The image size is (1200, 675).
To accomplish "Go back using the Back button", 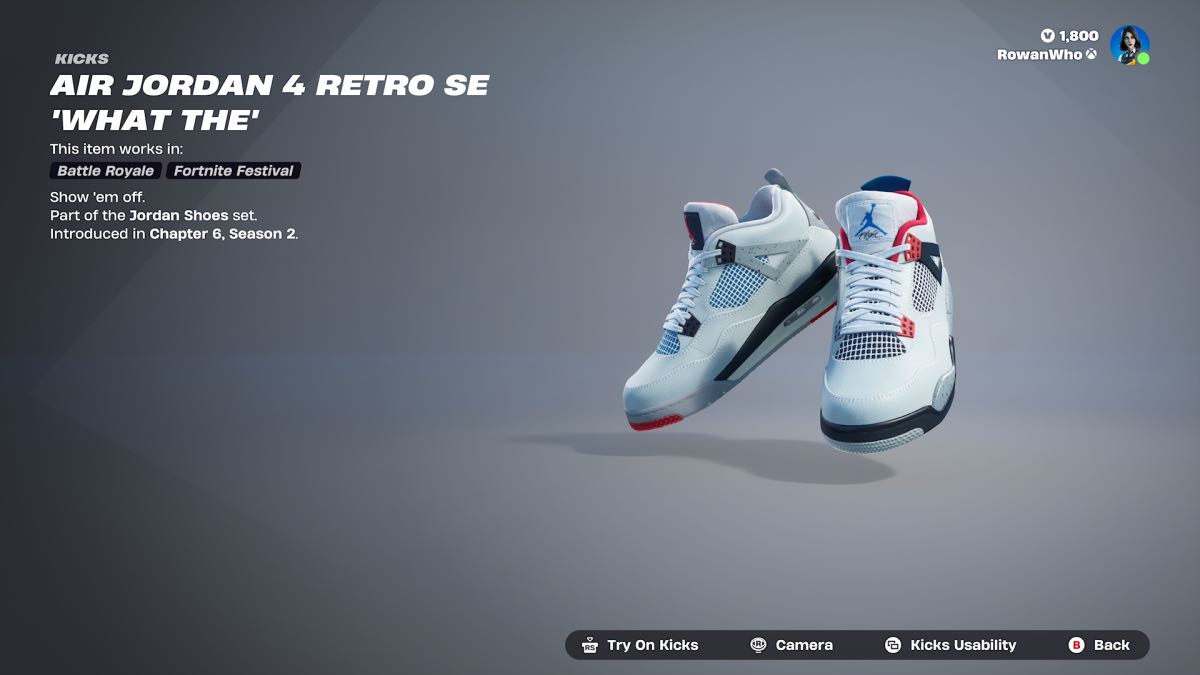I will 1099,645.
